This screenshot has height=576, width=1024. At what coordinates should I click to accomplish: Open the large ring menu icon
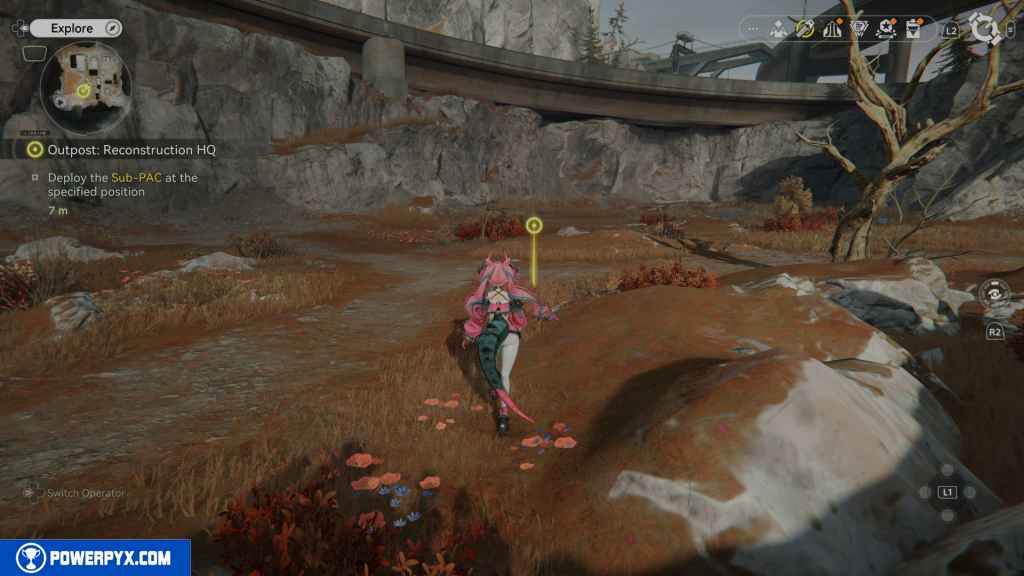click(x=986, y=29)
